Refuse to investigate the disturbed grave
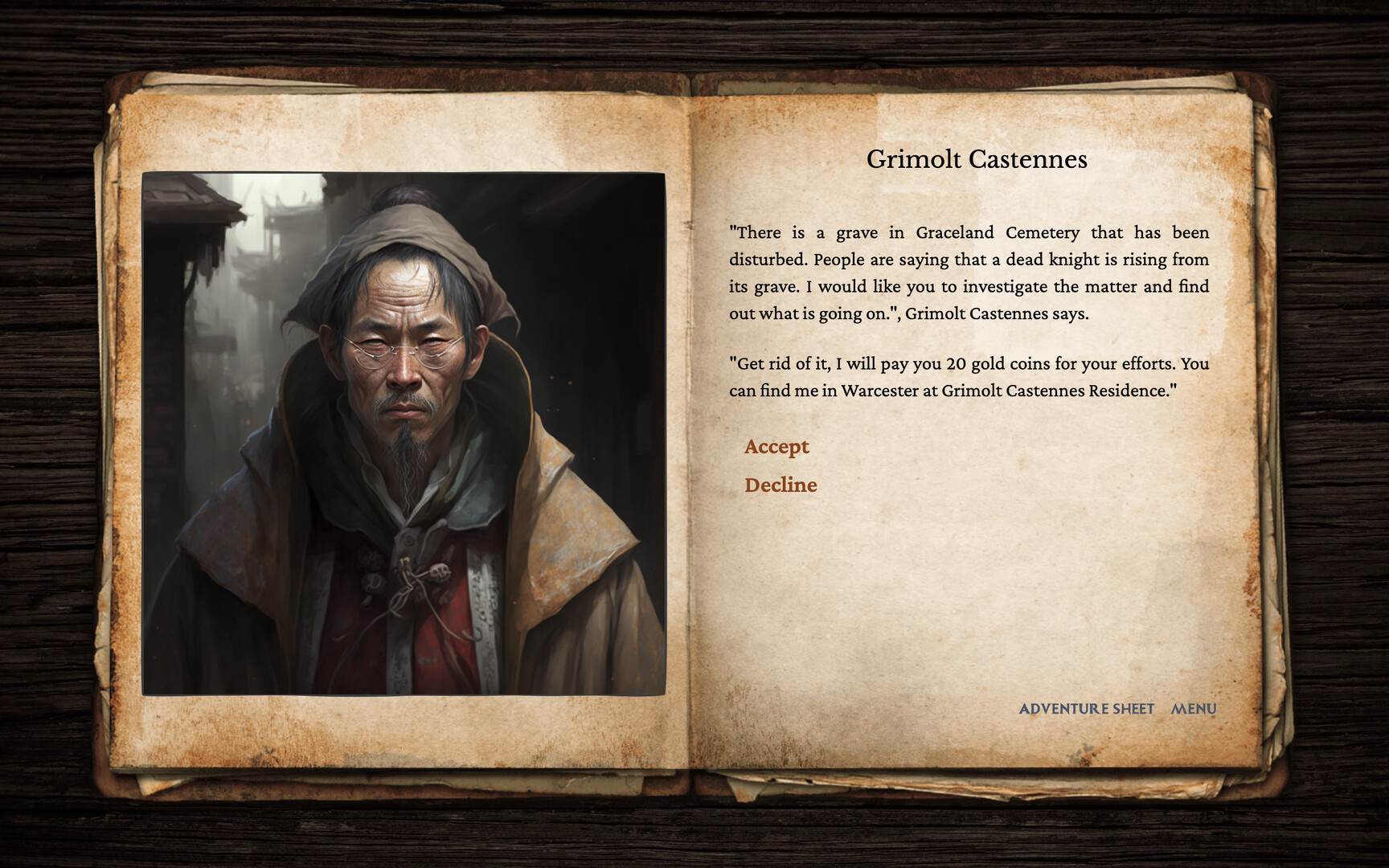The image size is (1389, 868). click(x=780, y=485)
